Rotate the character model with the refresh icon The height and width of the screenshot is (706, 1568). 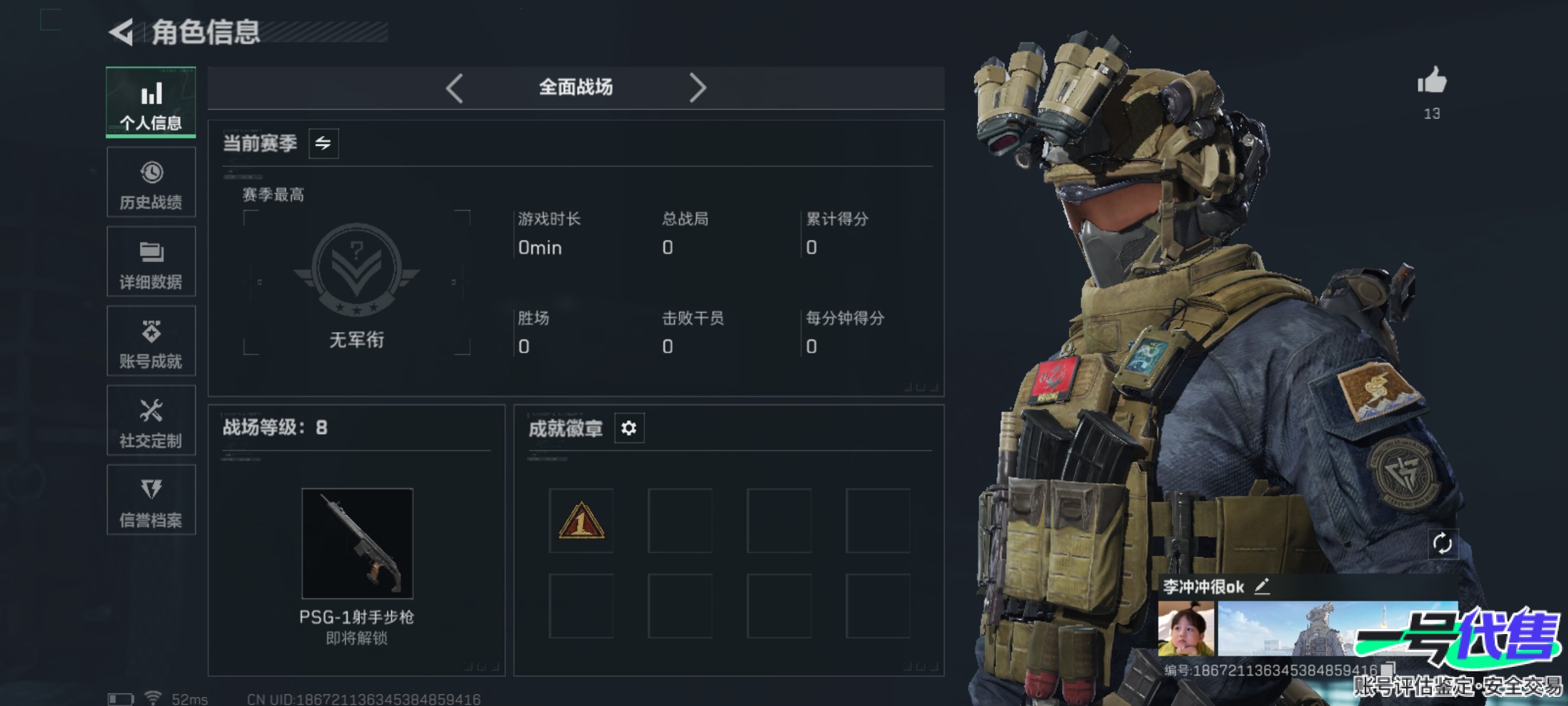pos(1442,543)
